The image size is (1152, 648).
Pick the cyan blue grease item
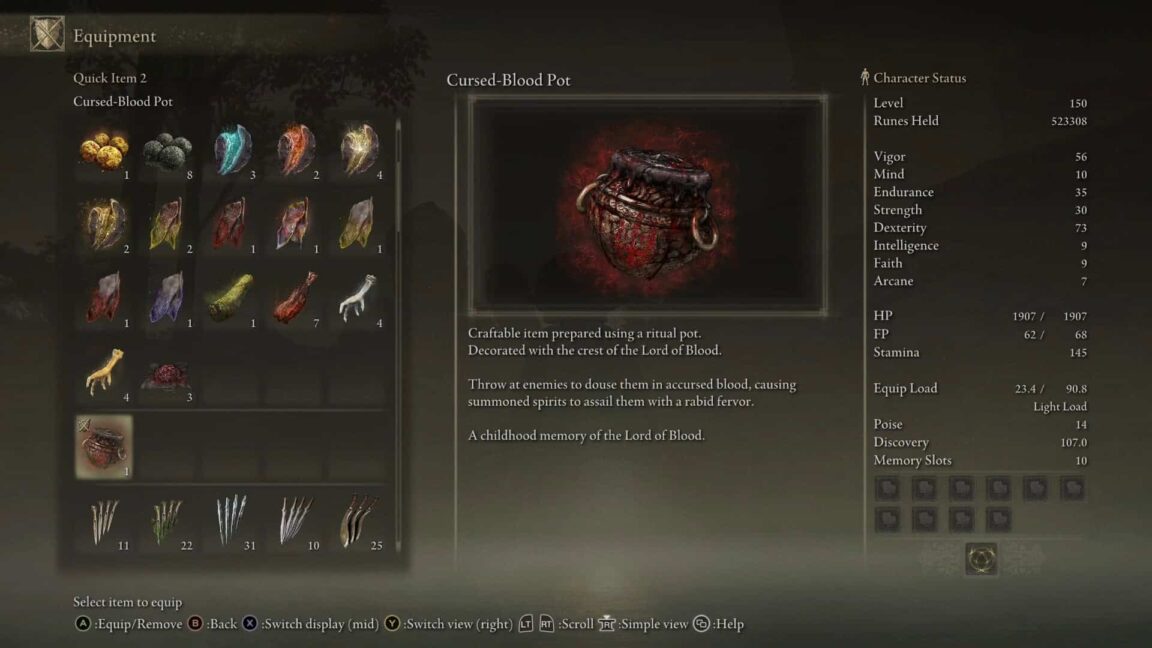[x=231, y=151]
